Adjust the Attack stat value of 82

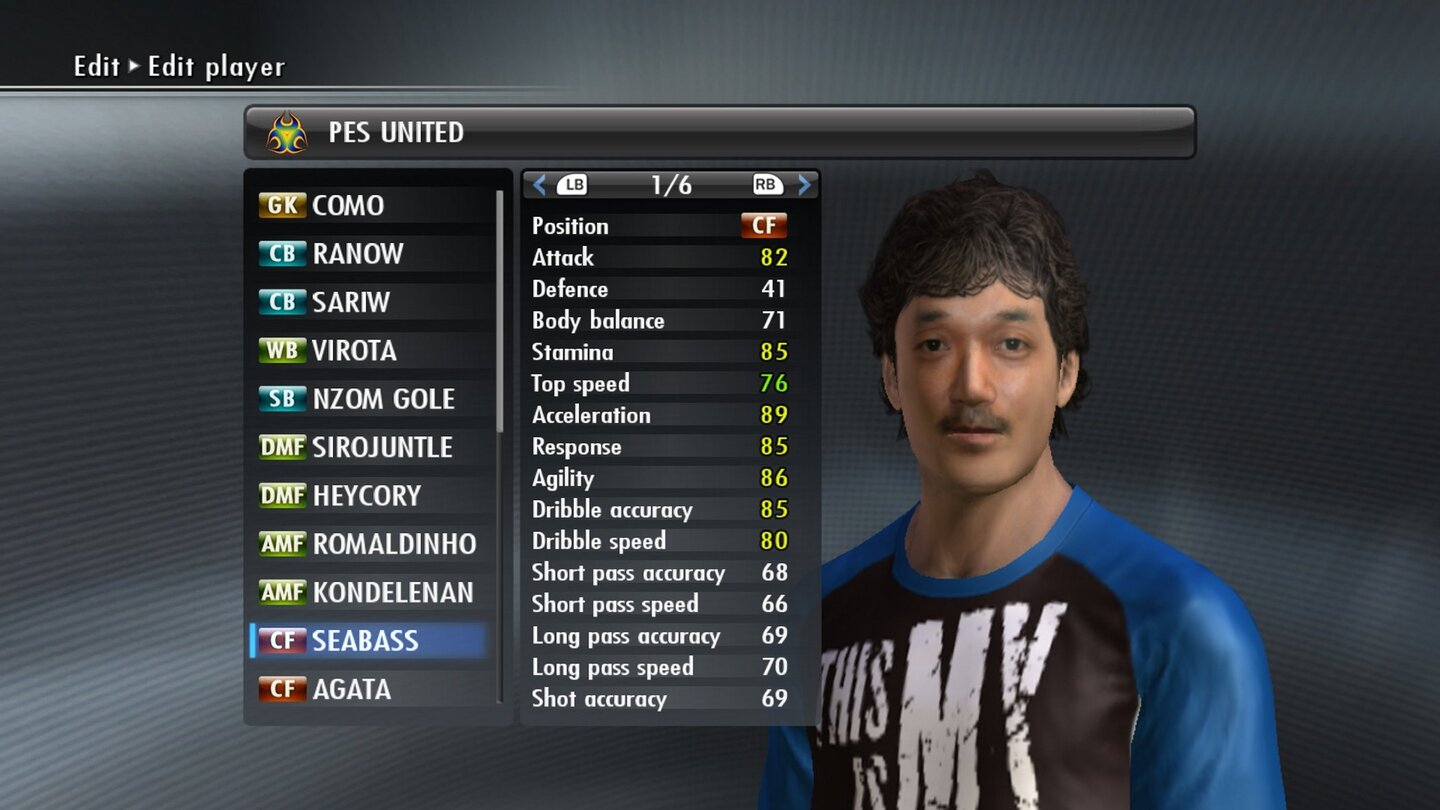774,257
